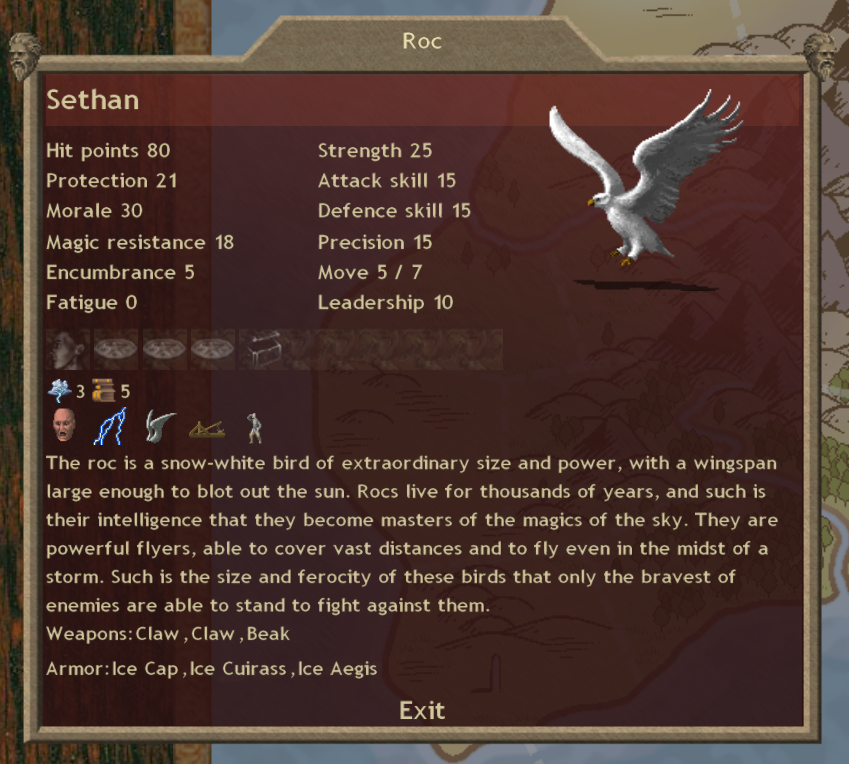Click the commander name Sethan
Image resolution: width=849 pixels, height=764 pixels.
point(93,100)
